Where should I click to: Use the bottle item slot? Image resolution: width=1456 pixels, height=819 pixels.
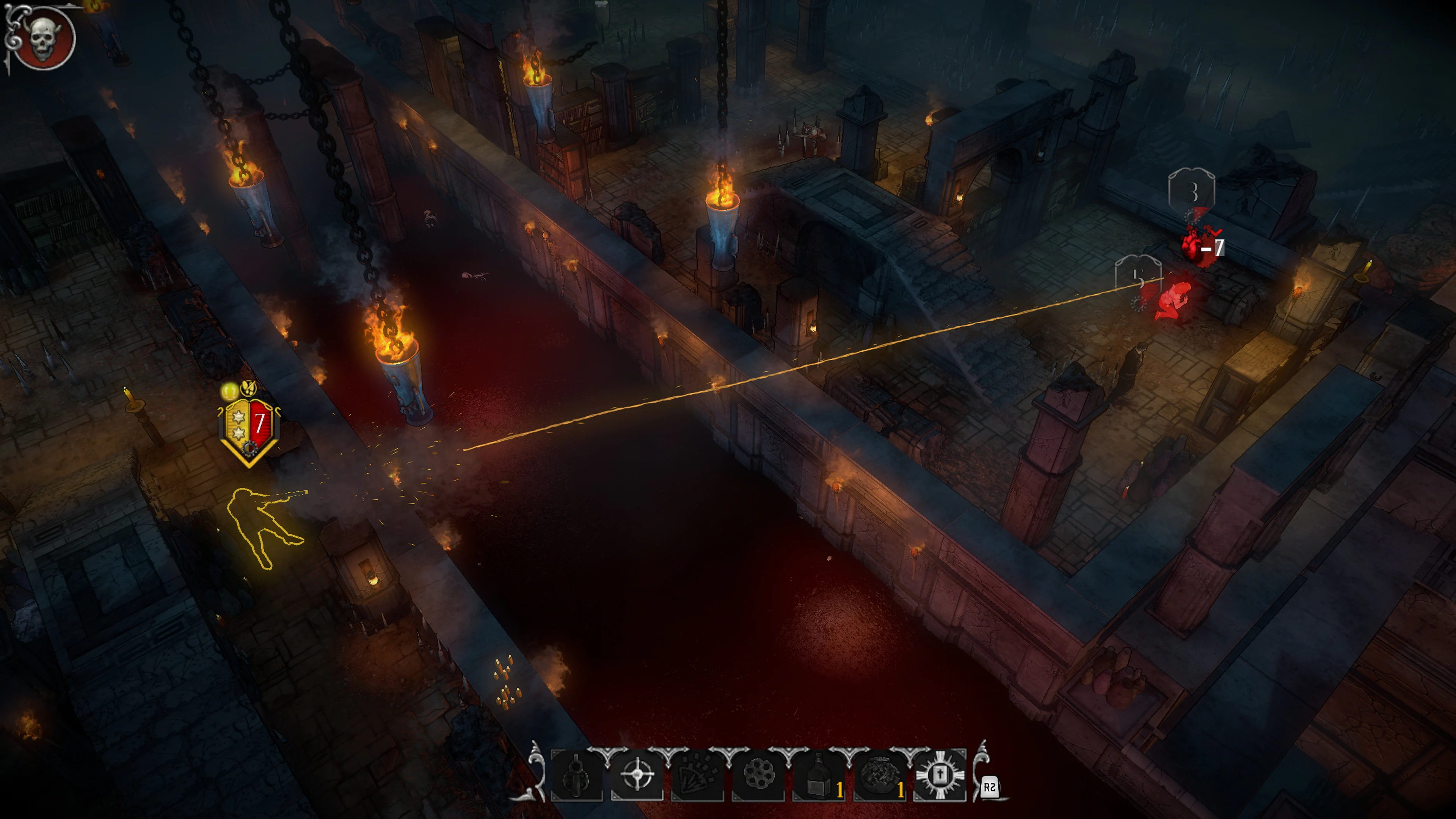pos(819,775)
